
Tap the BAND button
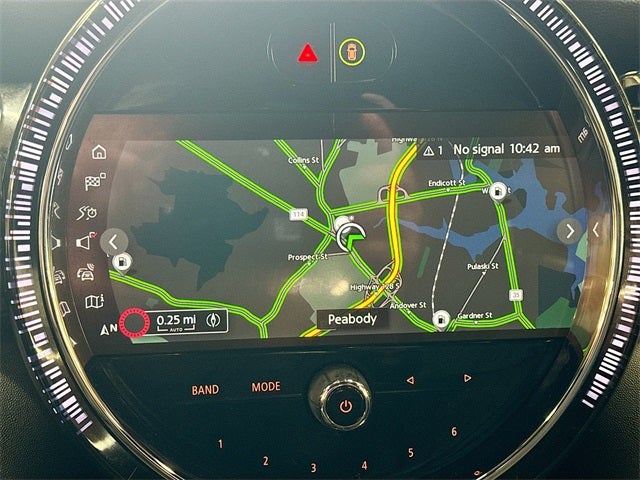coord(205,390)
